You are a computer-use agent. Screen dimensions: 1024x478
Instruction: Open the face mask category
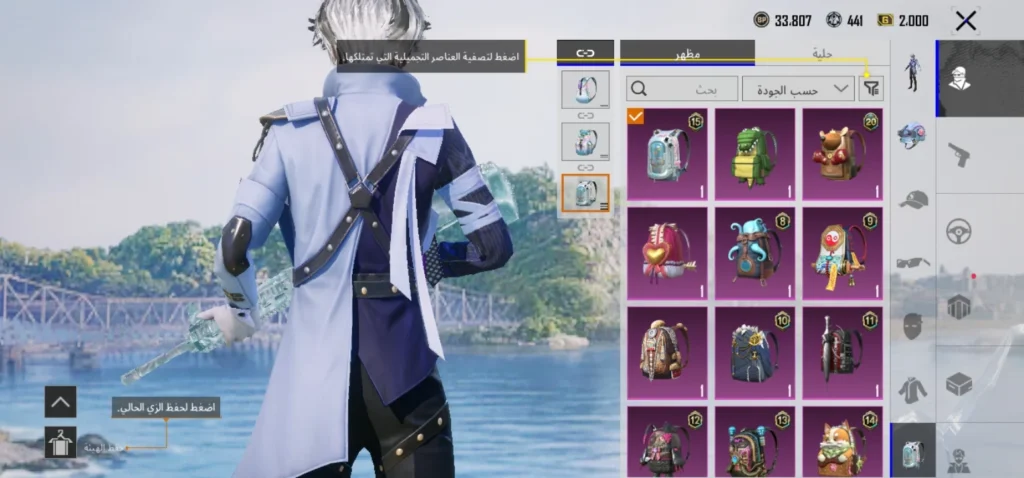912,326
